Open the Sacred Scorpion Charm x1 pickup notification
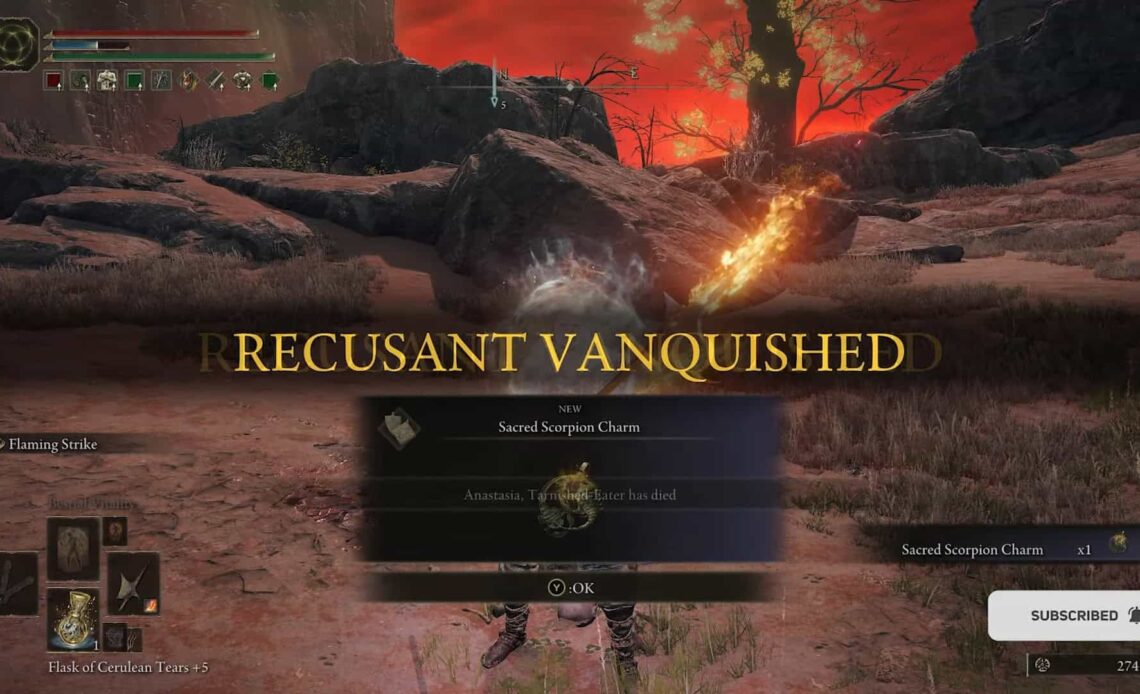 pos(1010,549)
